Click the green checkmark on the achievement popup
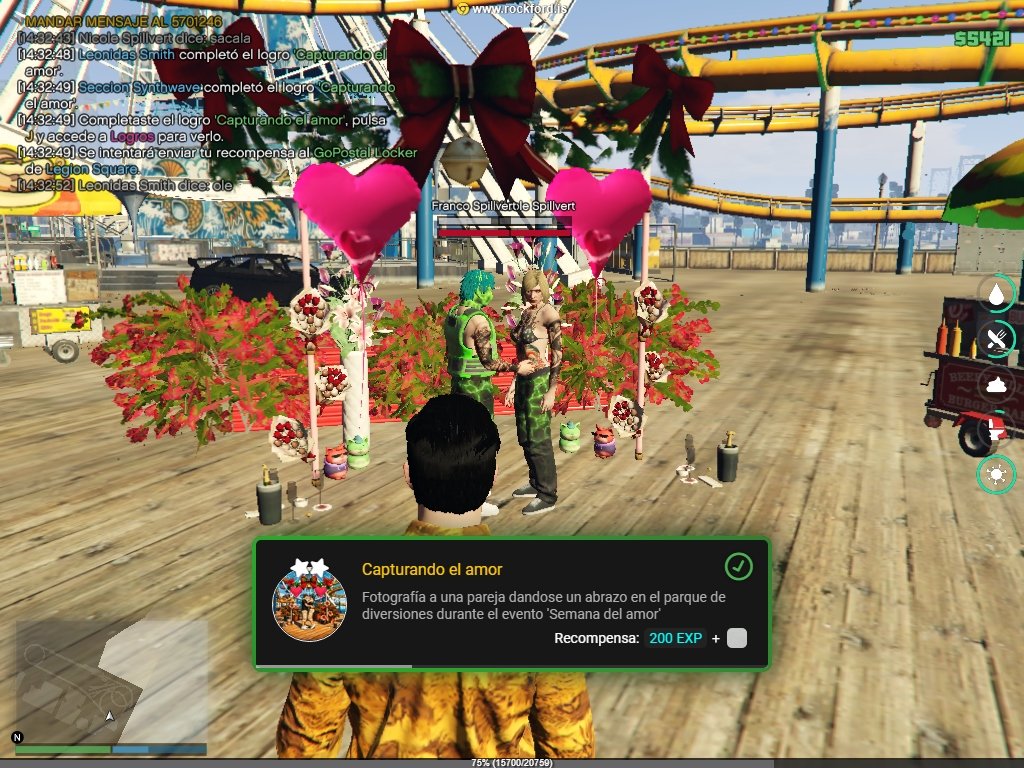This screenshot has width=1024, height=768. 738,567
